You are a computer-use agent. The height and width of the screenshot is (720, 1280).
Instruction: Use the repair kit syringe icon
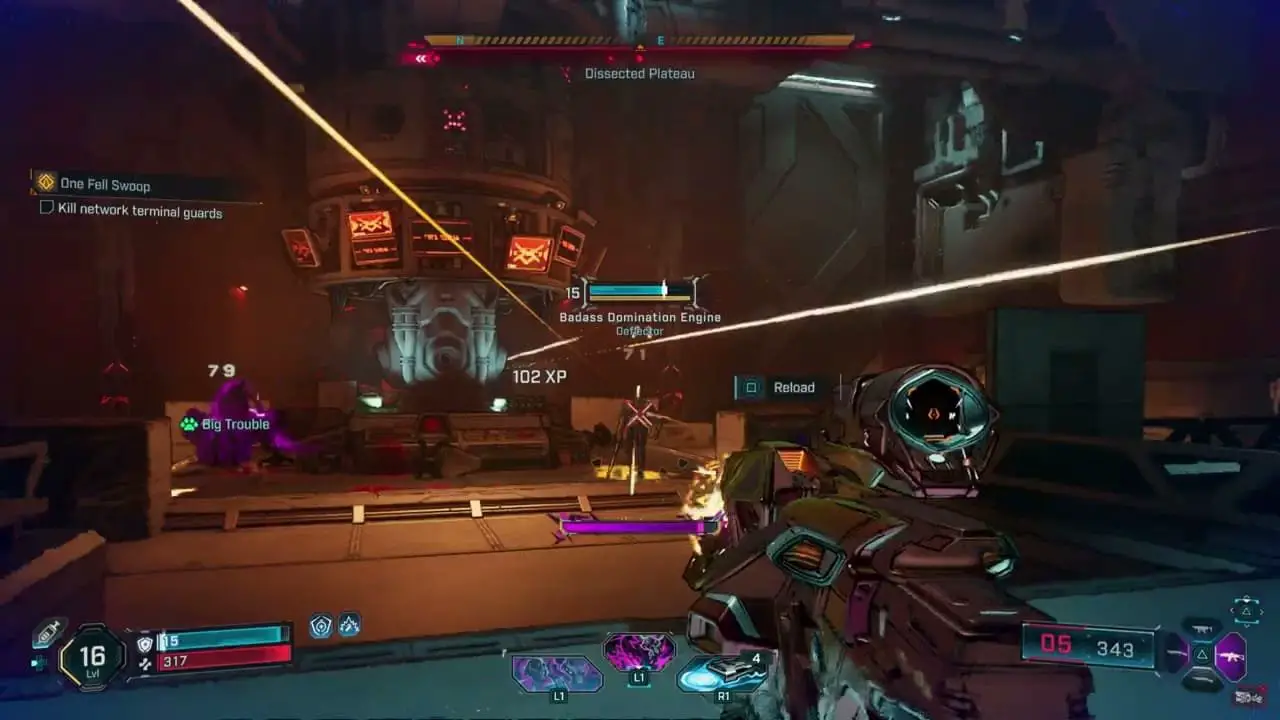pos(46,633)
